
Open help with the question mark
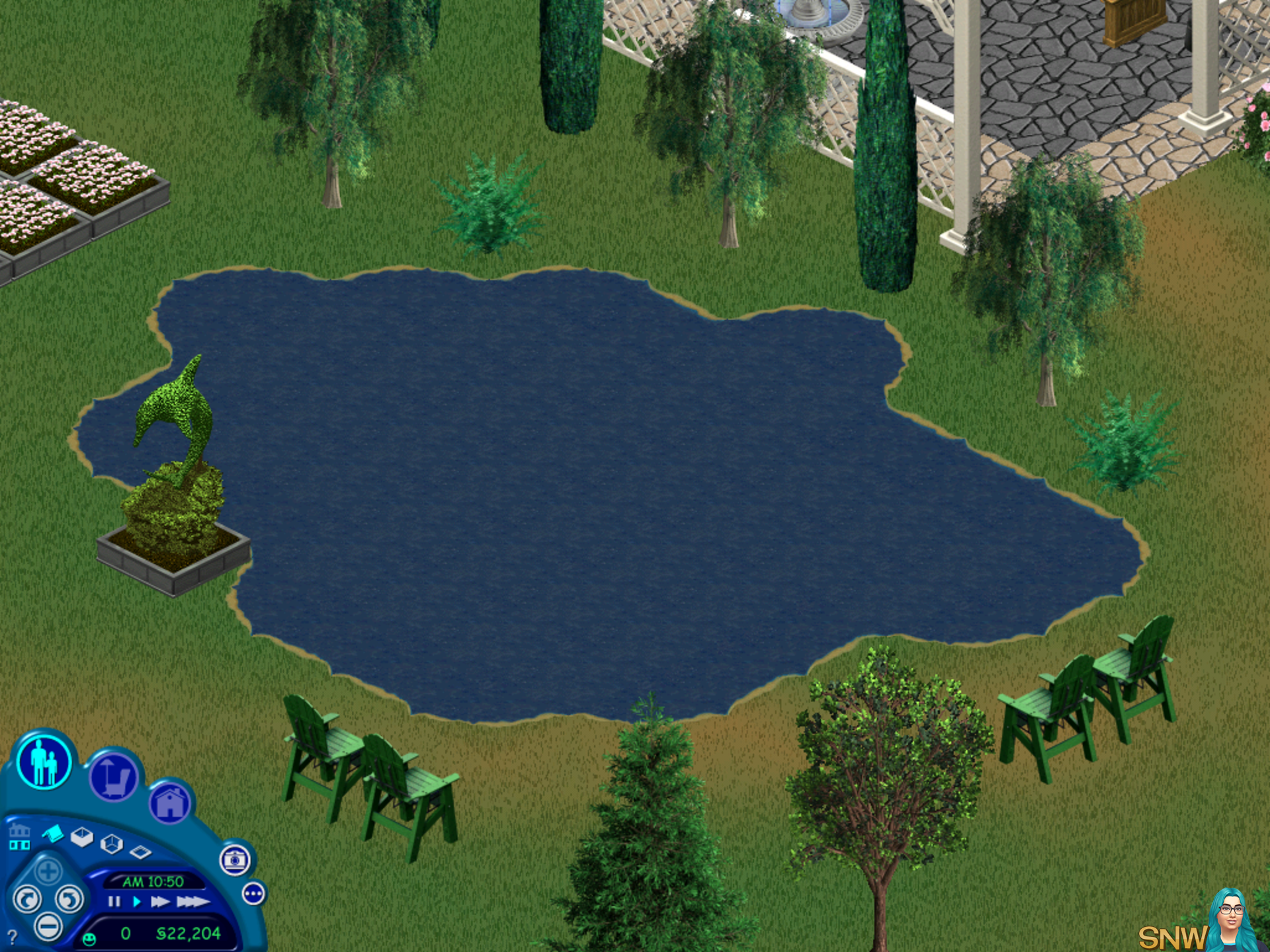click(12, 936)
